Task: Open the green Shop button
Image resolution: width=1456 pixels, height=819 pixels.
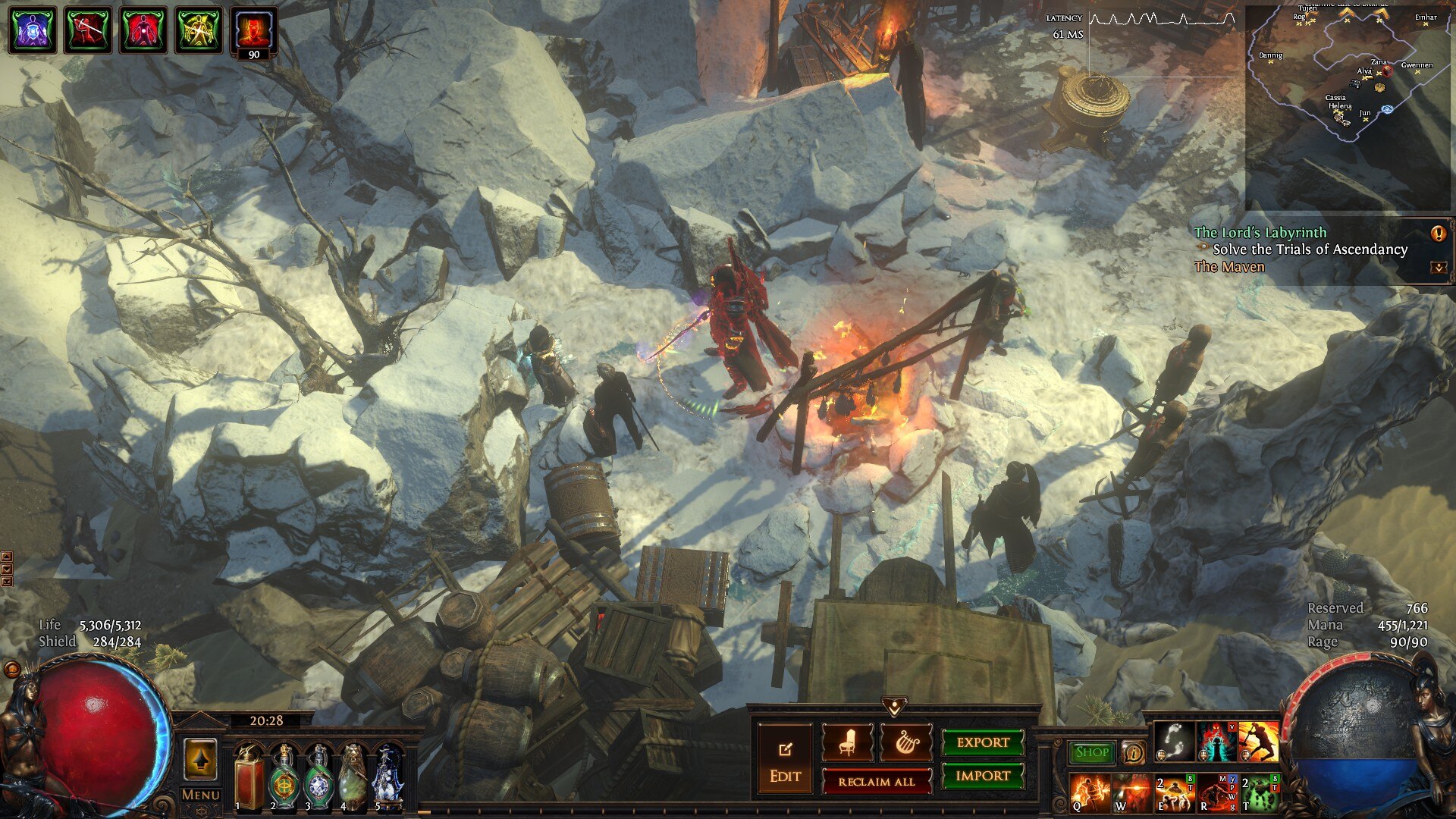Action: pos(1091,752)
